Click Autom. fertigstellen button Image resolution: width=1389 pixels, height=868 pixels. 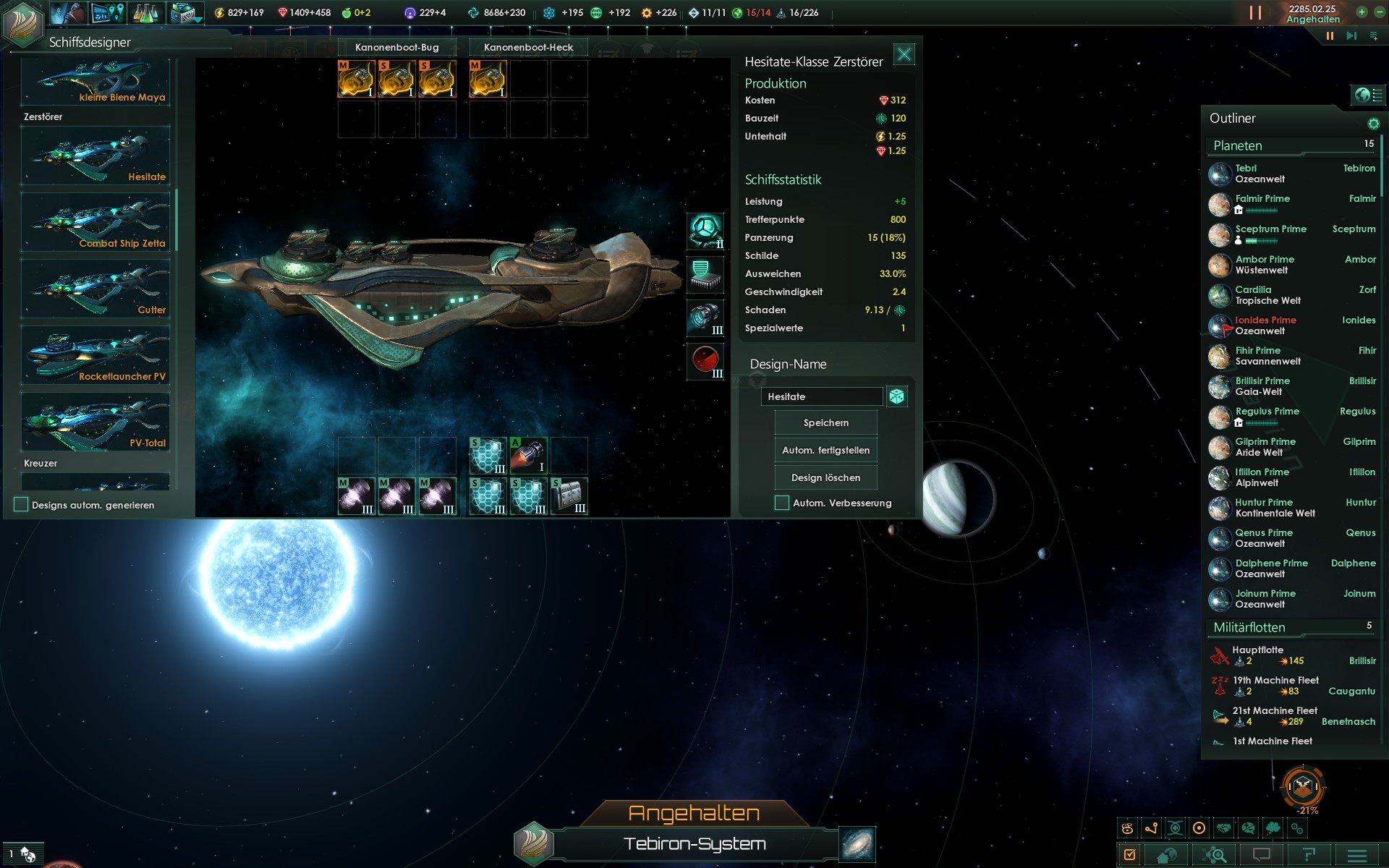click(825, 450)
